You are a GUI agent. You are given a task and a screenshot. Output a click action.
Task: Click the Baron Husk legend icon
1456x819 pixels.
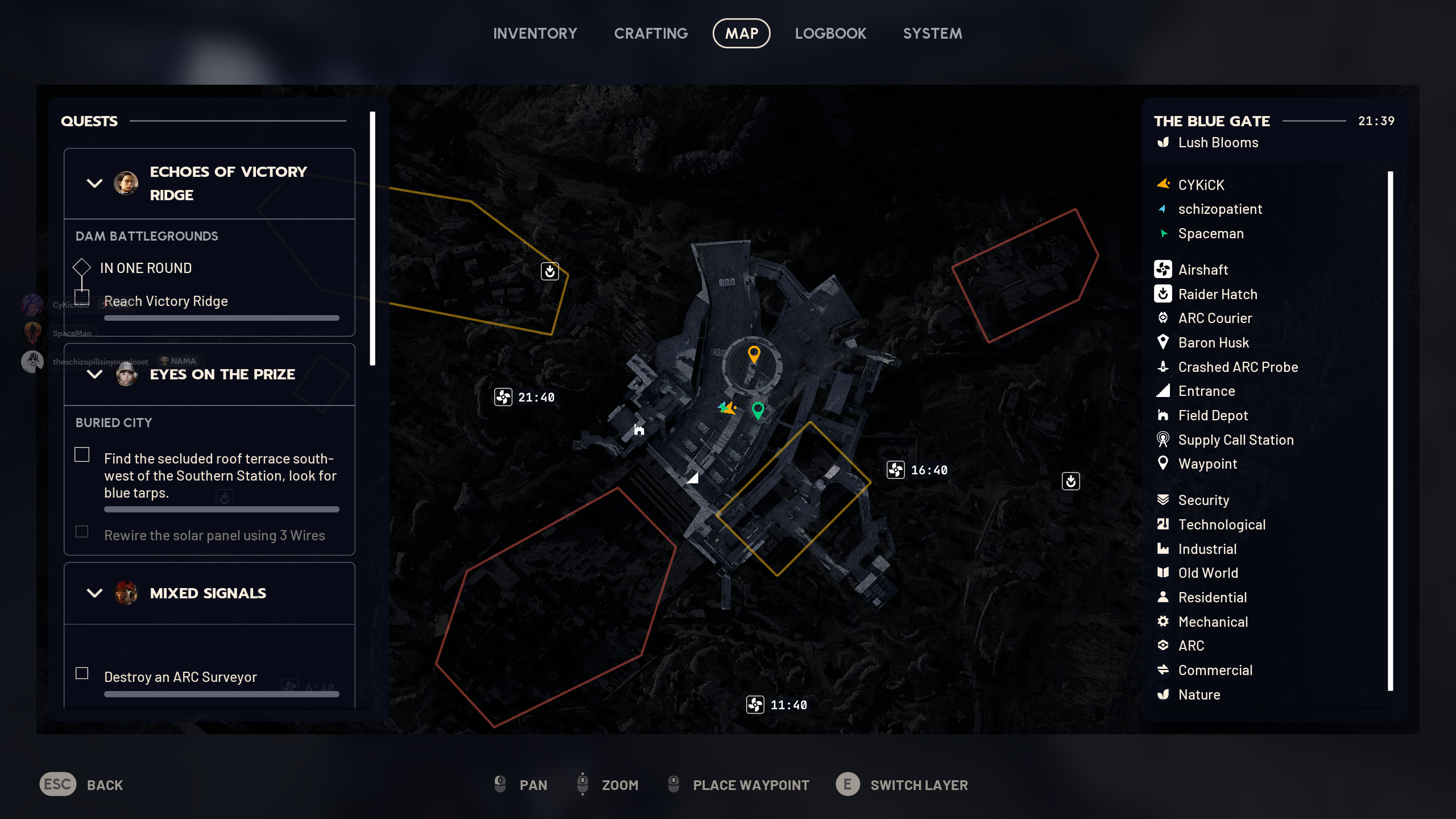point(1164,342)
